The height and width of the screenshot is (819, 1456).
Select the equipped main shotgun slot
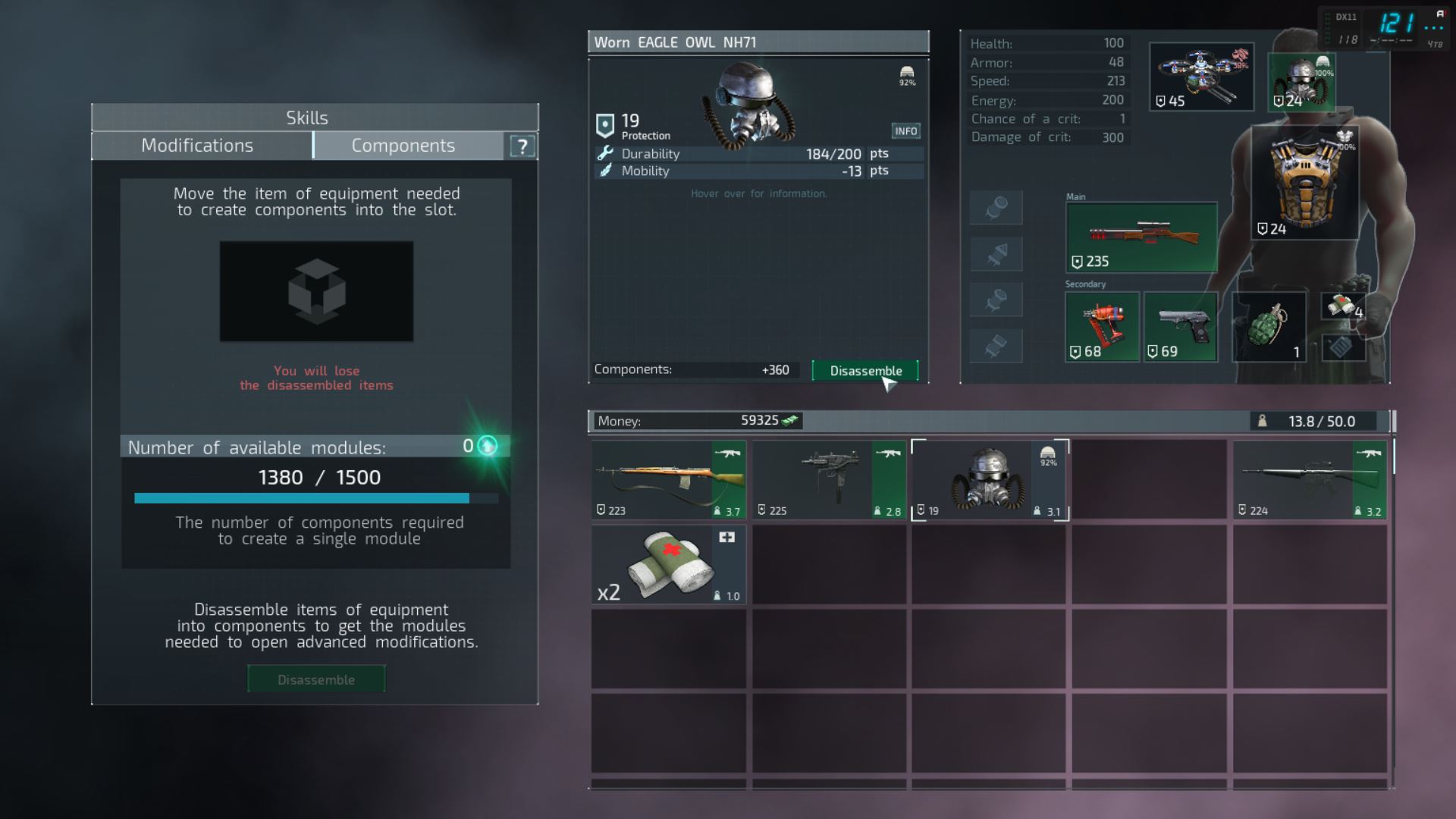pos(1141,237)
